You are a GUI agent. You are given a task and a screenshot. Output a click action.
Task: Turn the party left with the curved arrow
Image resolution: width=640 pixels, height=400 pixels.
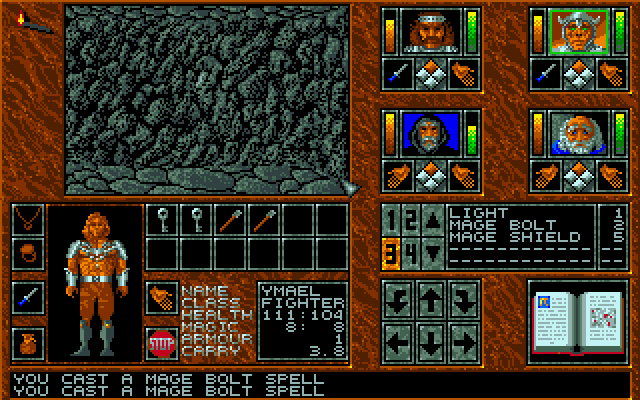pos(397,298)
